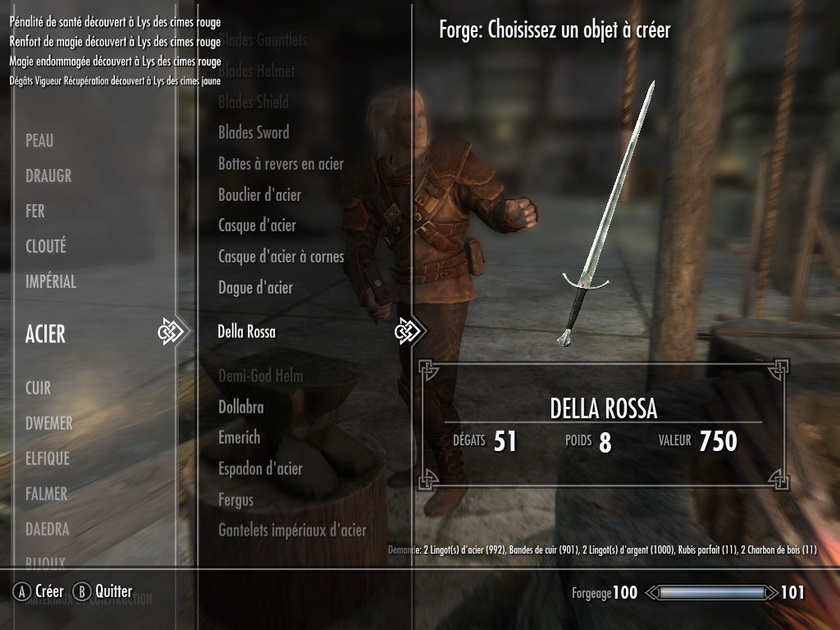Switch to the CUIR category

point(38,387)
